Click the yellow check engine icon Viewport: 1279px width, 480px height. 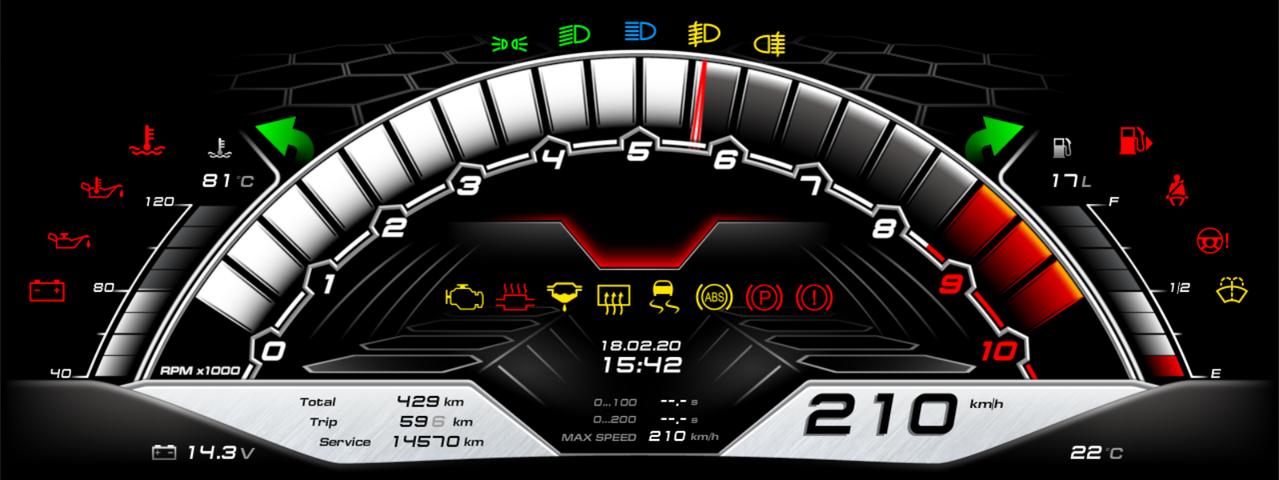point(463,296)
